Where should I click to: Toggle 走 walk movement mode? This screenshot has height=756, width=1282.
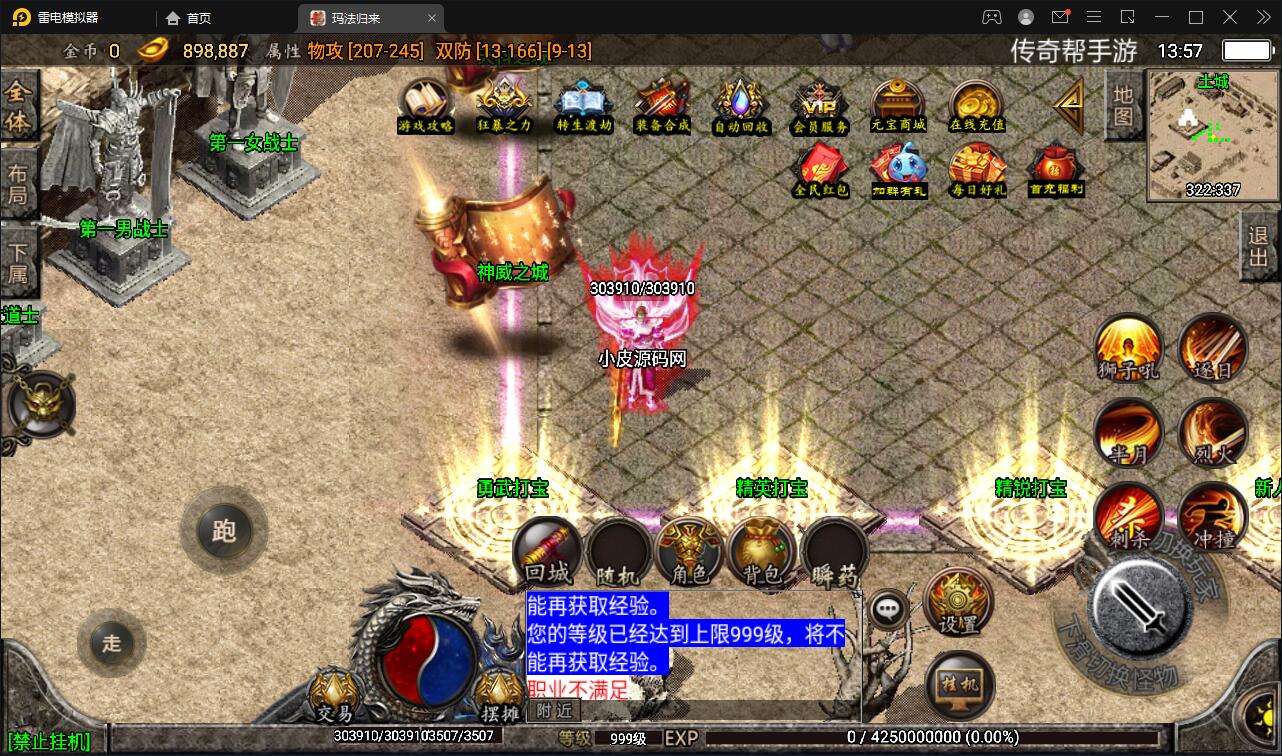click(111, 644)
